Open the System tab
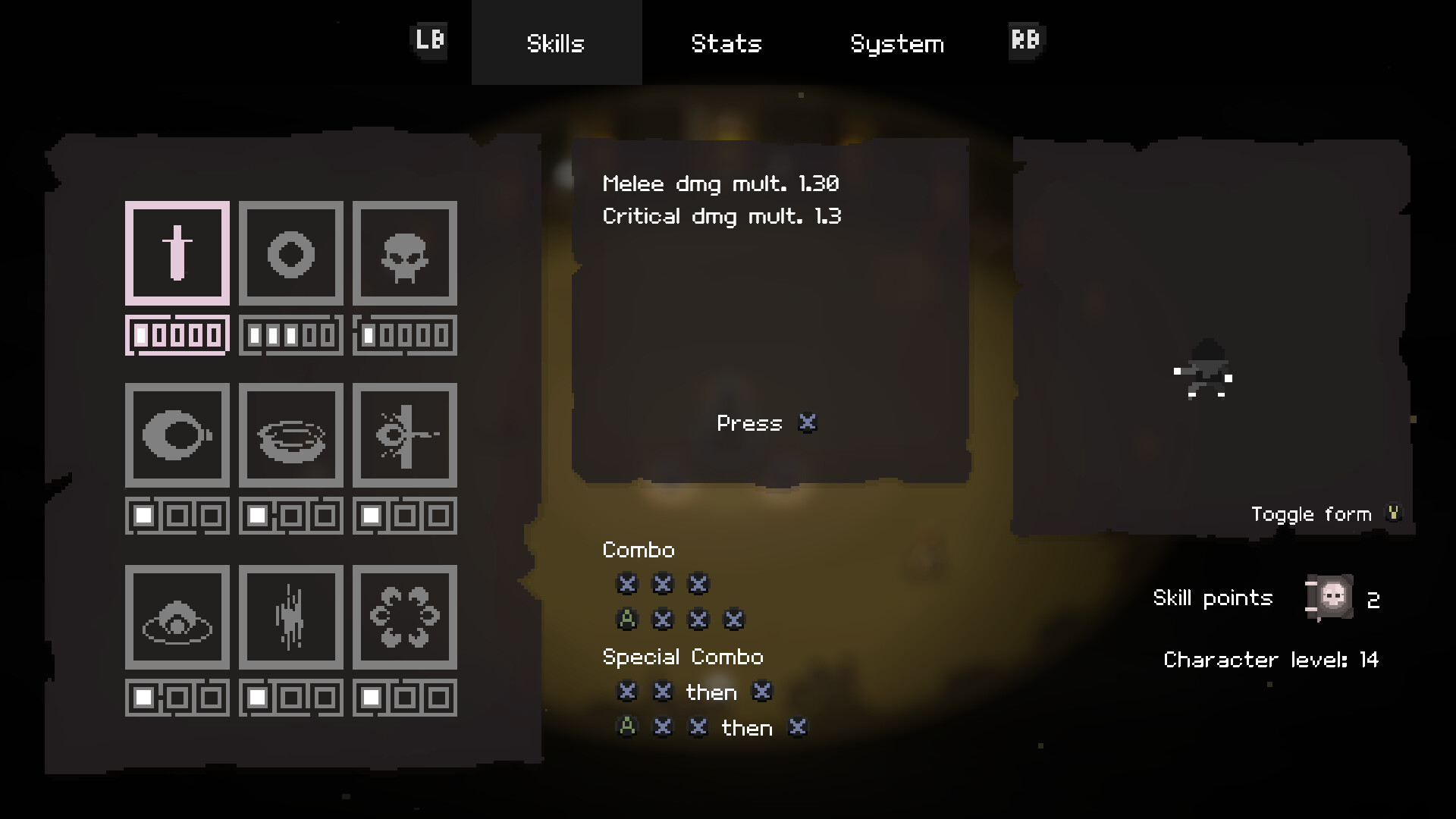The image size is (1456, 819). tap(897, 43)
